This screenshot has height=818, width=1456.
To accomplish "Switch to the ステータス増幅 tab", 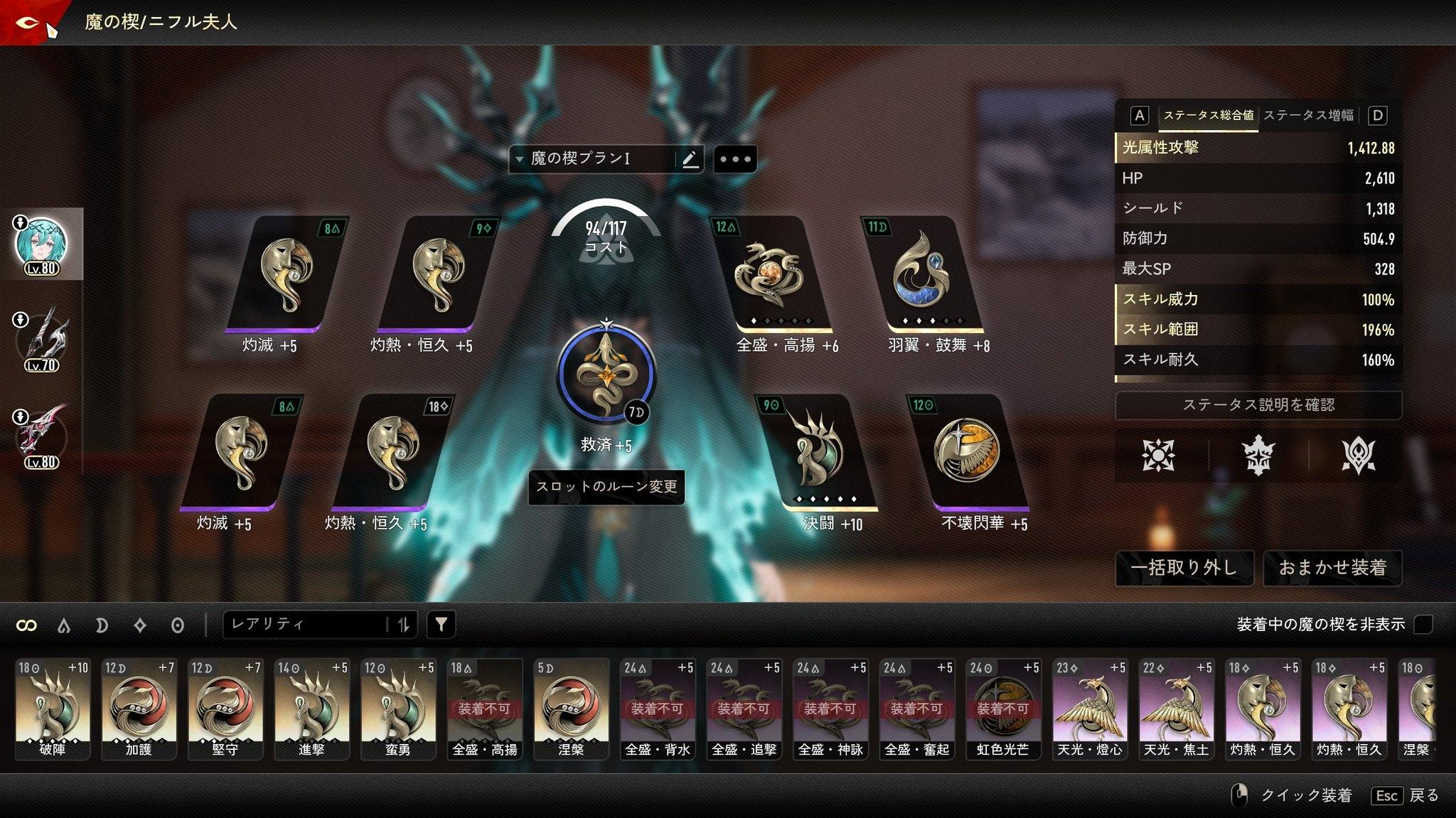I will pos(1308,115).
